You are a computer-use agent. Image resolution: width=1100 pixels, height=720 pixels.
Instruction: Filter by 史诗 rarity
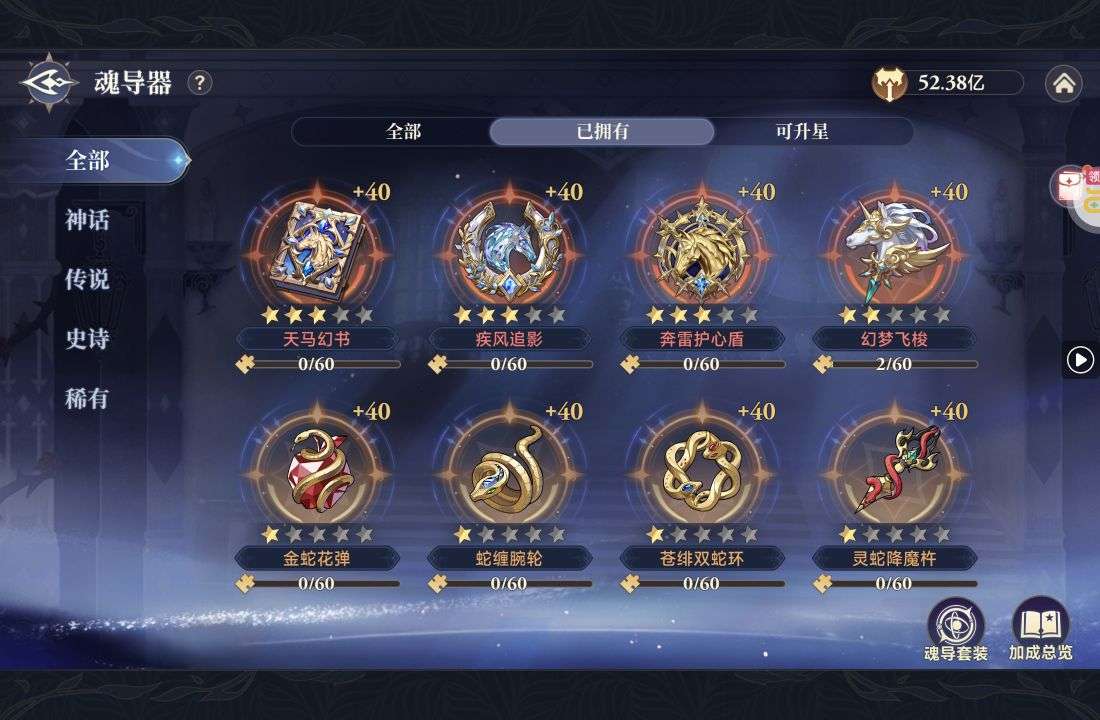point(87,340)
